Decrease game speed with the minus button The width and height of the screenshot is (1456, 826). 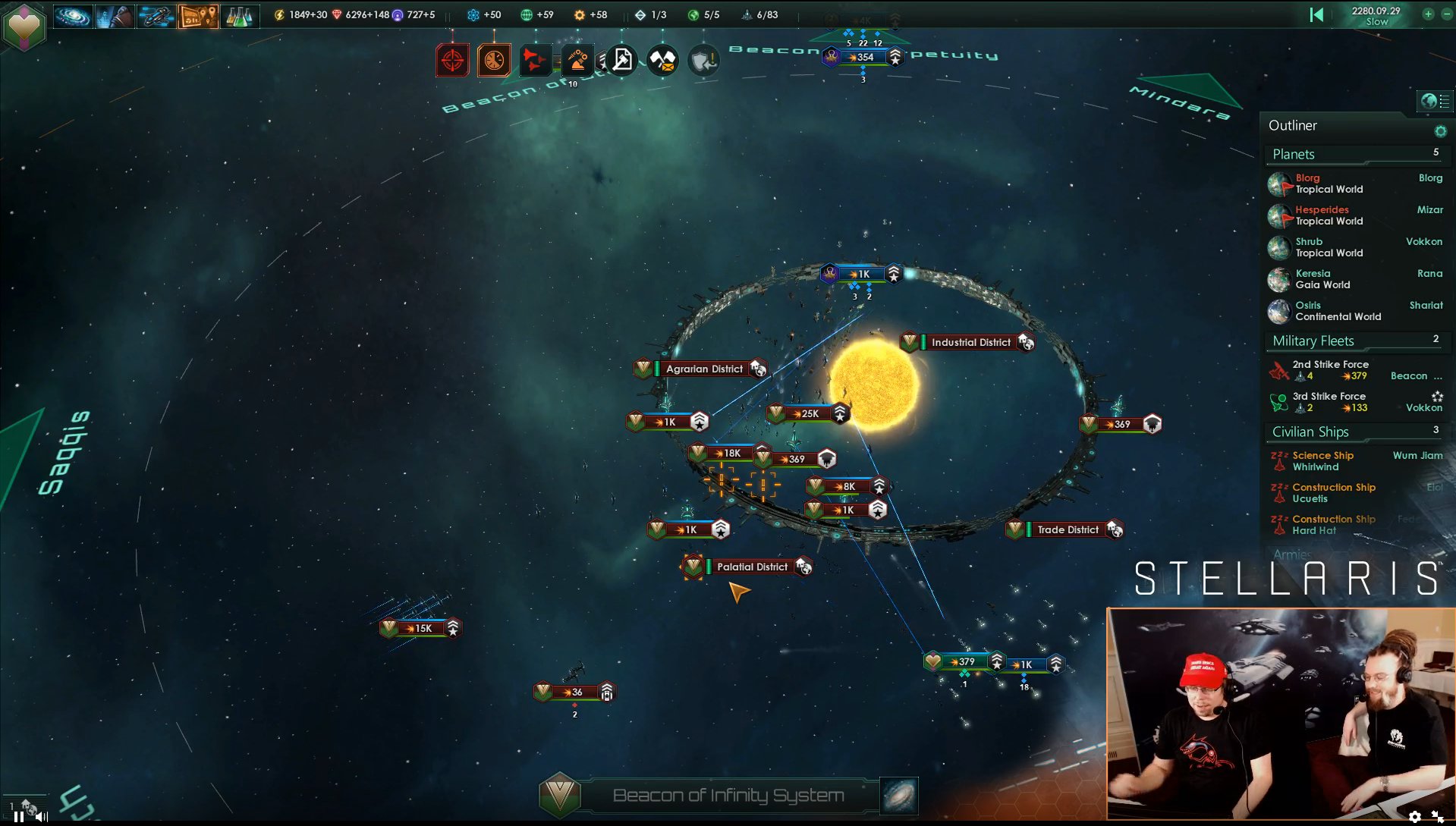click(1446, 14)
